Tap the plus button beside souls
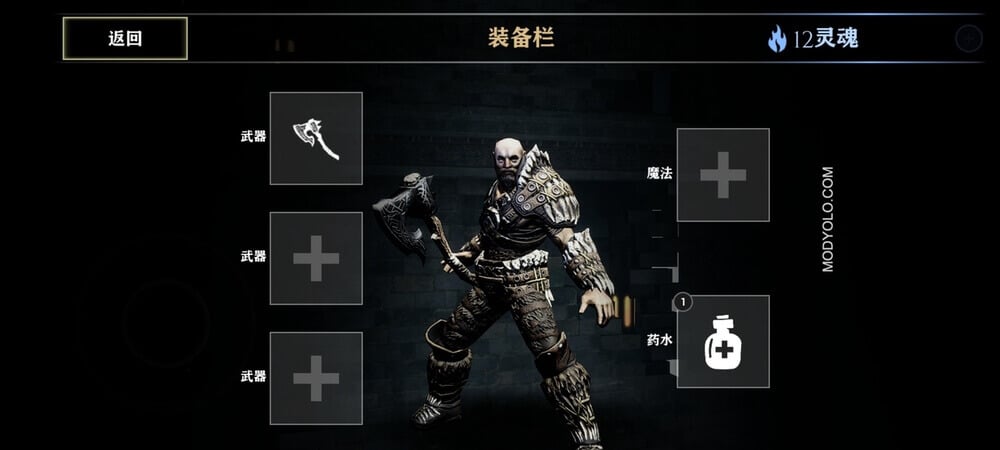The height and width of the screenshot is (450, 1000). 968,39
